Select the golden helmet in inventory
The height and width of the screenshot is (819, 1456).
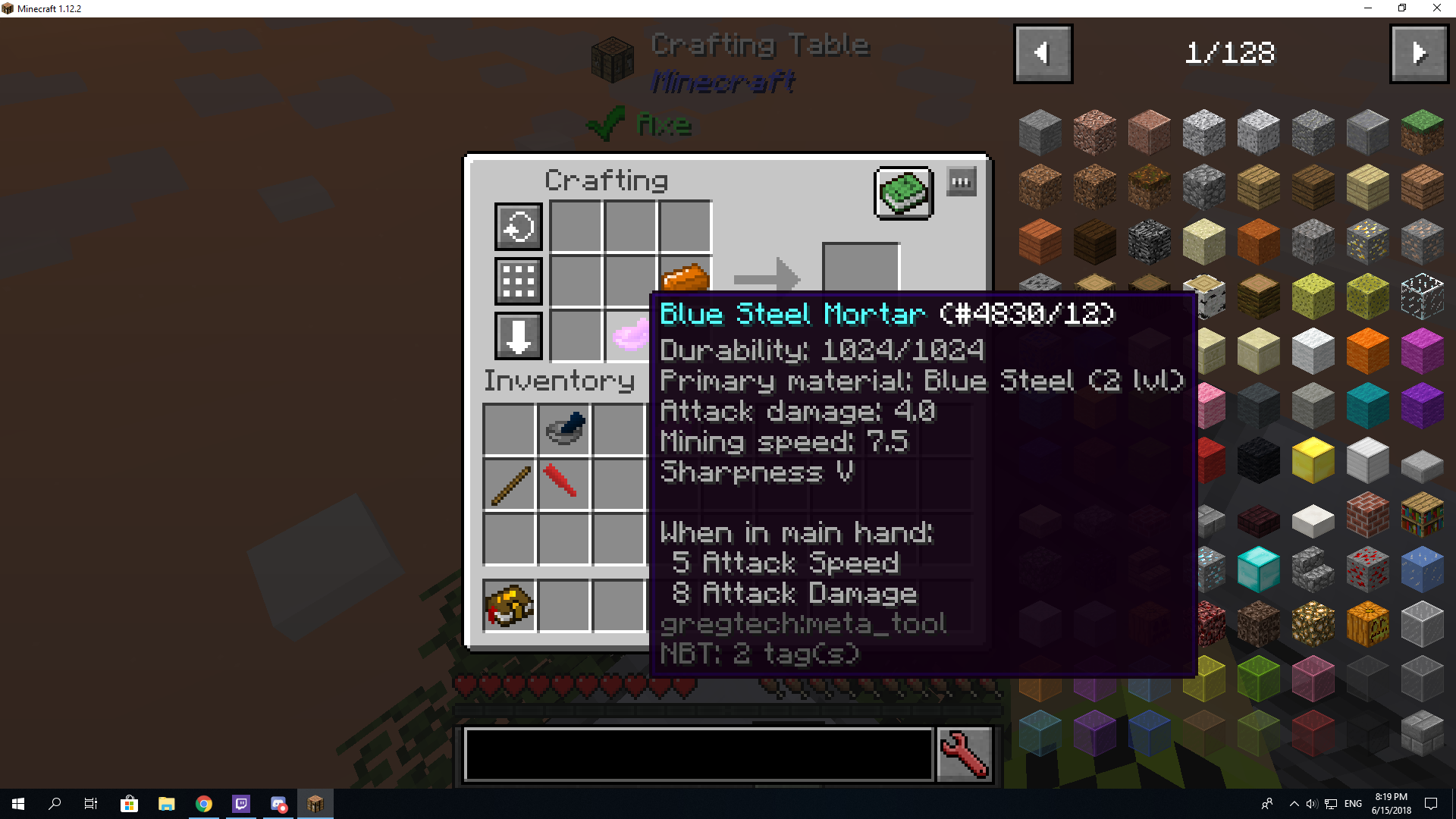(508, 603)
